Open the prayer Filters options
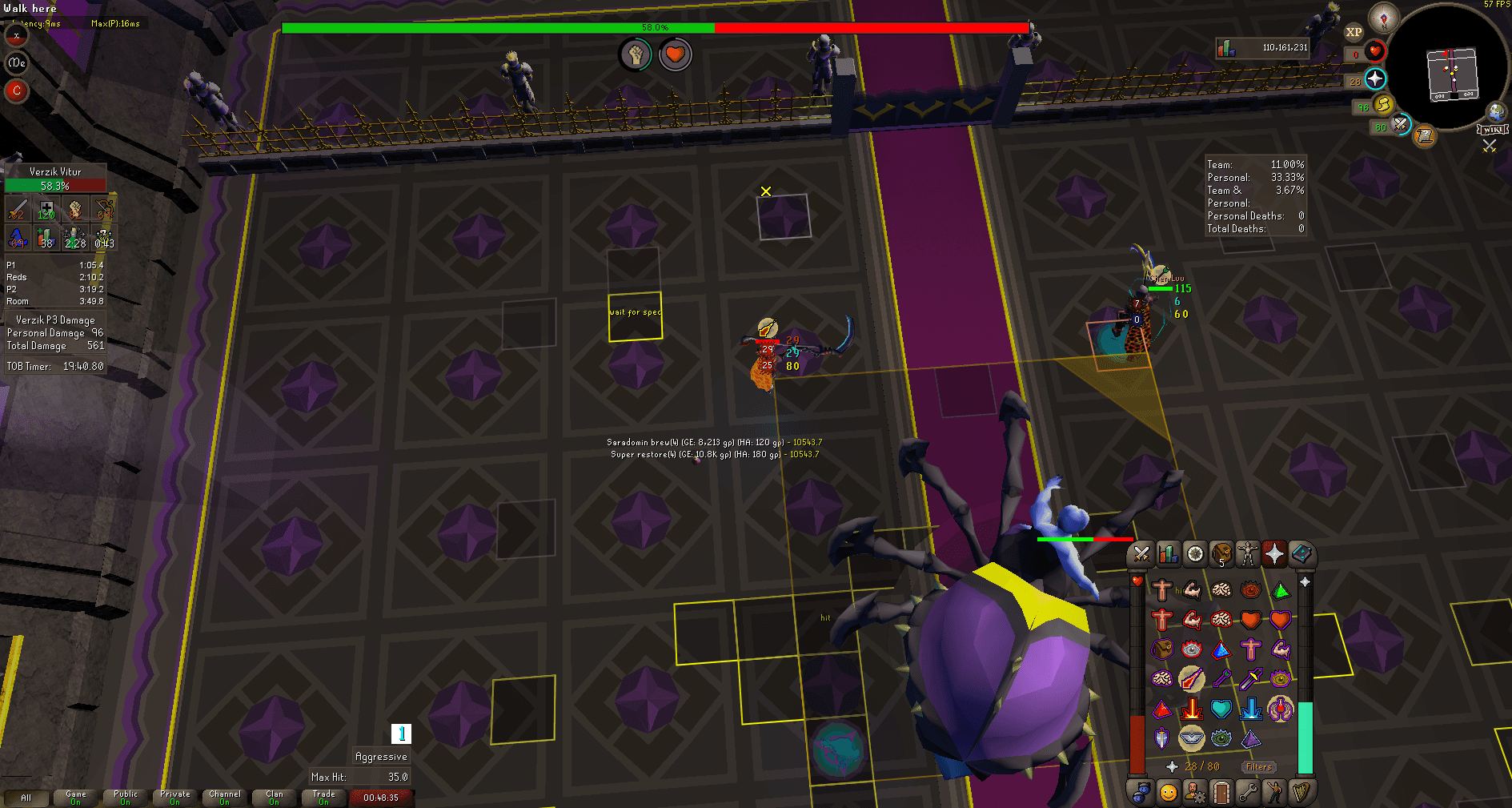Viewport: 1512px width, 808px height. [x=1258, y=766]
